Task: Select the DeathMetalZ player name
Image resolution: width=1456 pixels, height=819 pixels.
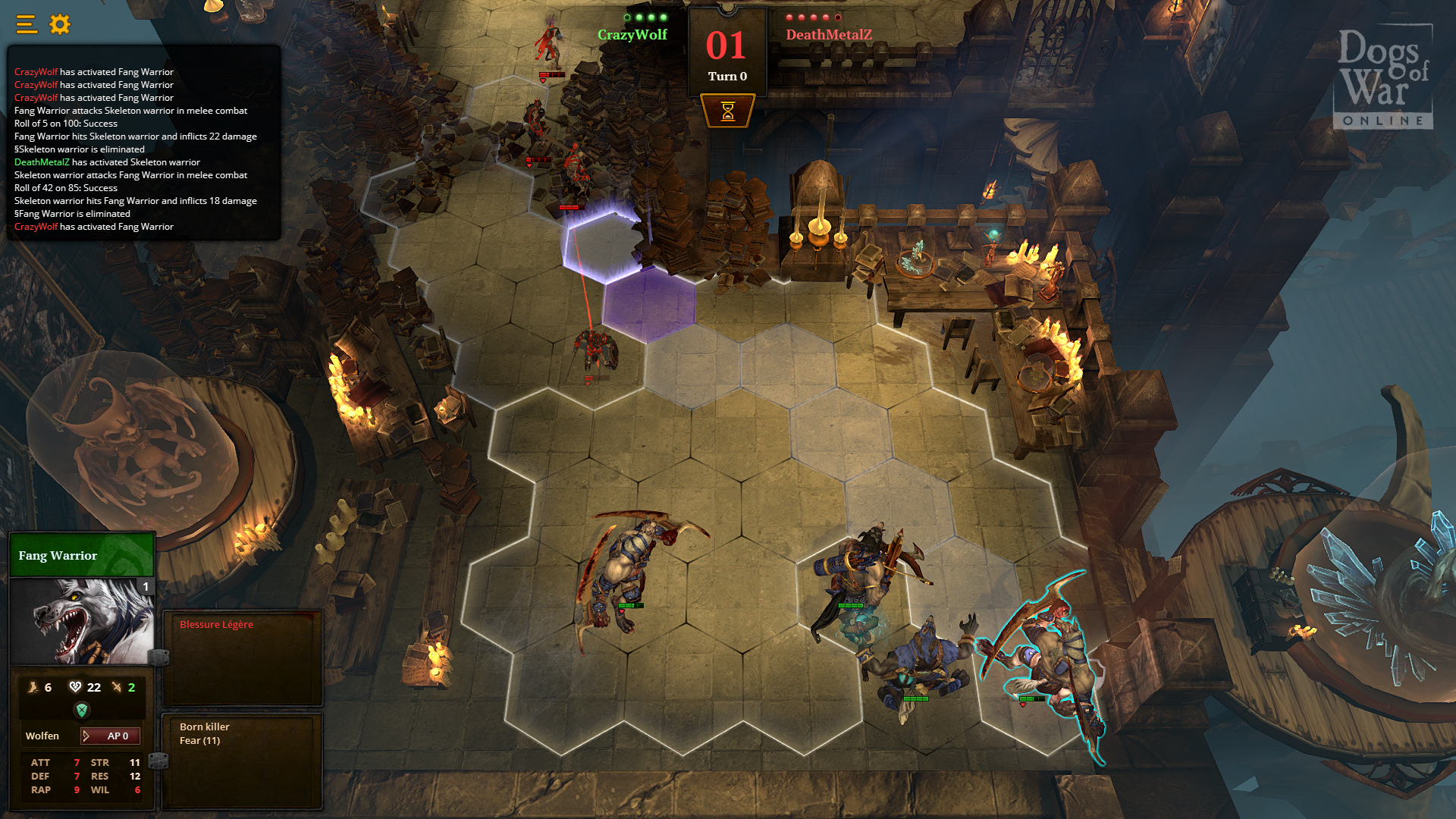Action: 829,33
